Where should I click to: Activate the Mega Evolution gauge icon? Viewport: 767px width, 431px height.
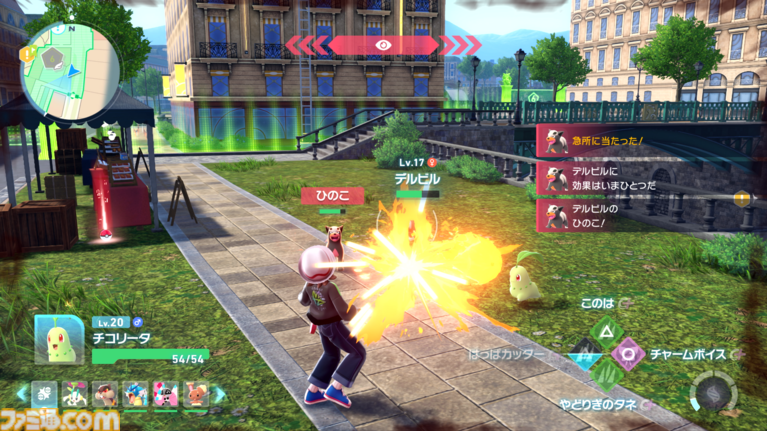coord(716,392)
